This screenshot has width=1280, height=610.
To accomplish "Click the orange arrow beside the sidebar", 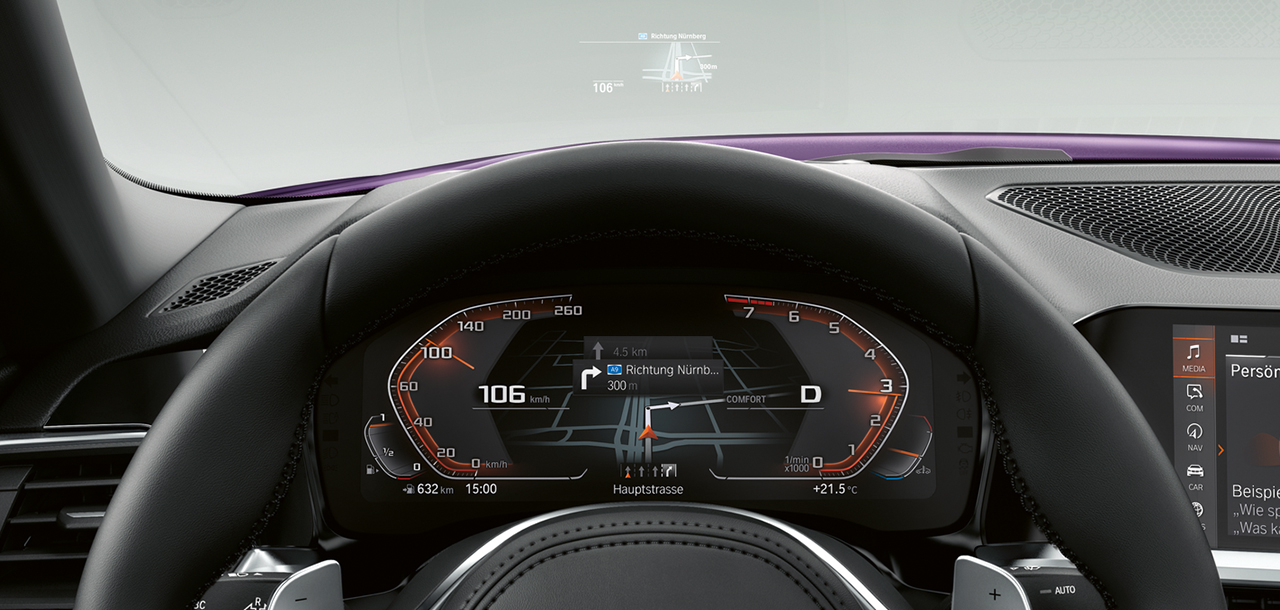I will [1221, 450].
